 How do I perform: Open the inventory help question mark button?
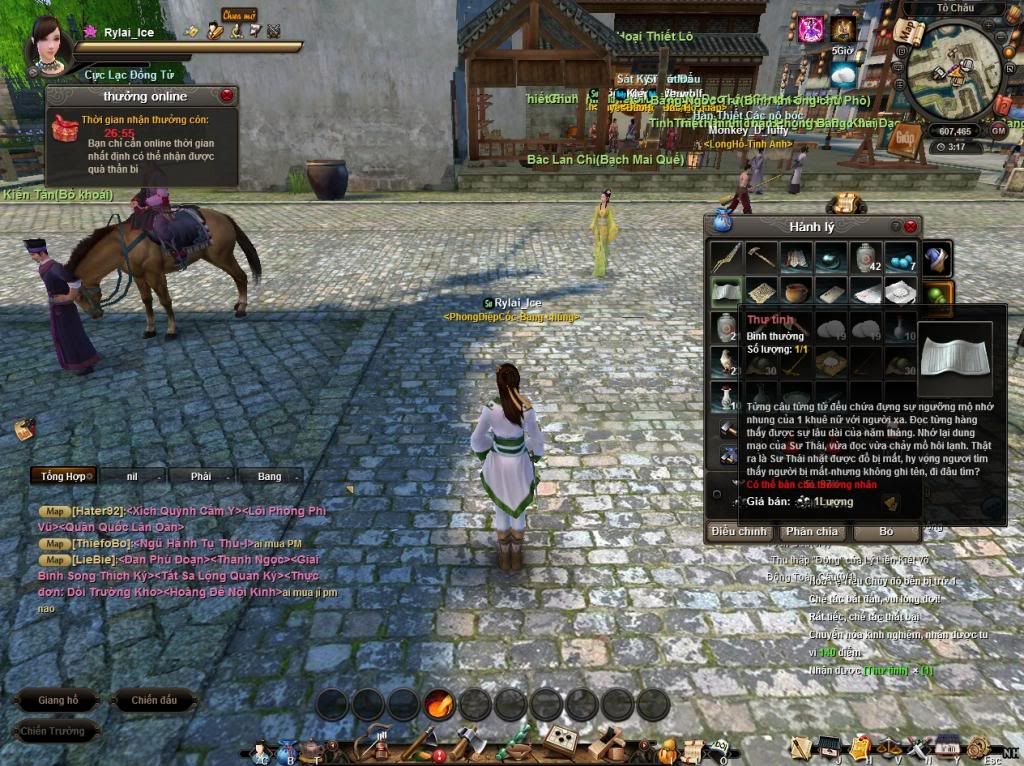tap(895, 227)
